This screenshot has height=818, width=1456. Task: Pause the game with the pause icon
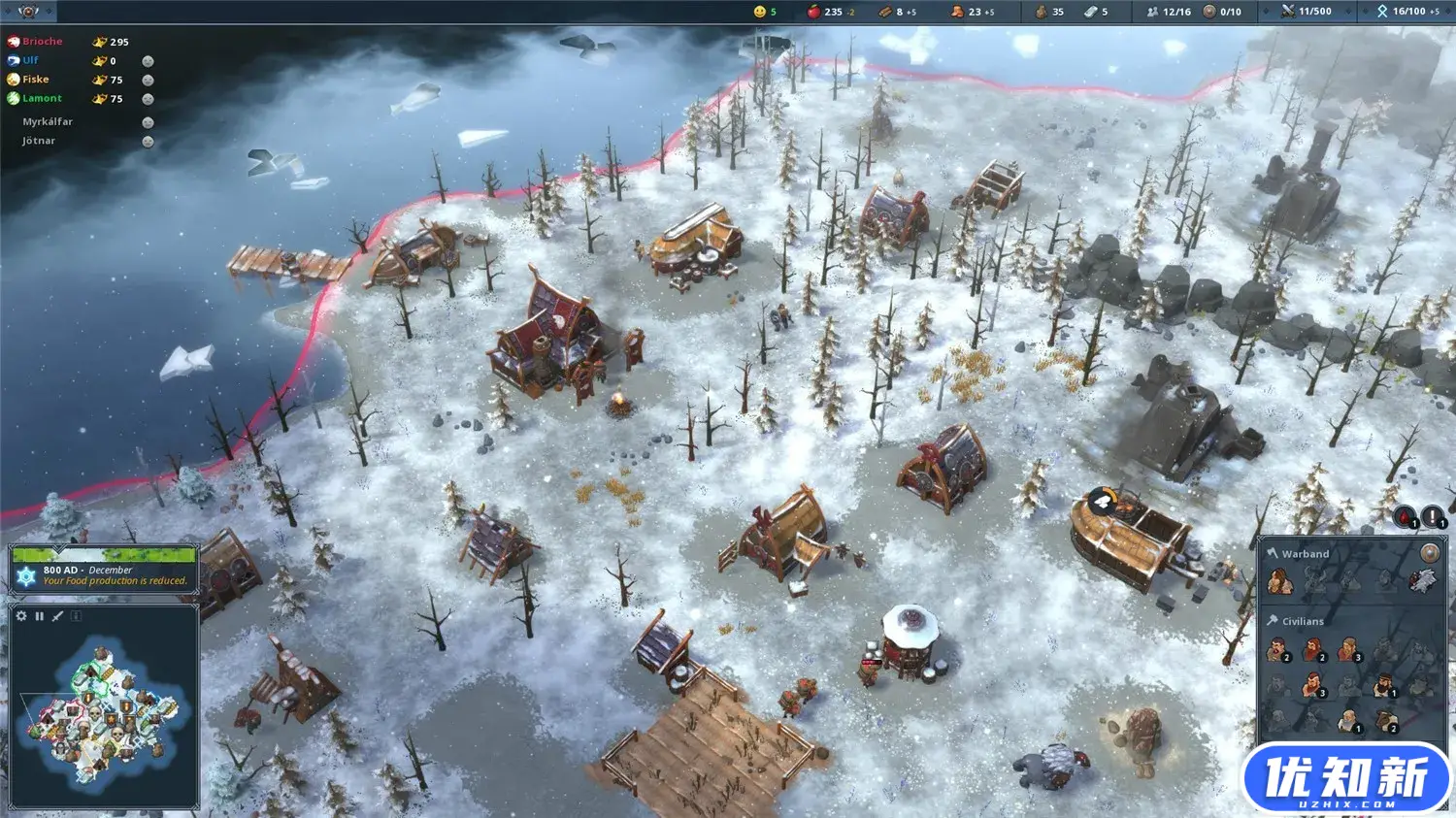pos(40,616)
